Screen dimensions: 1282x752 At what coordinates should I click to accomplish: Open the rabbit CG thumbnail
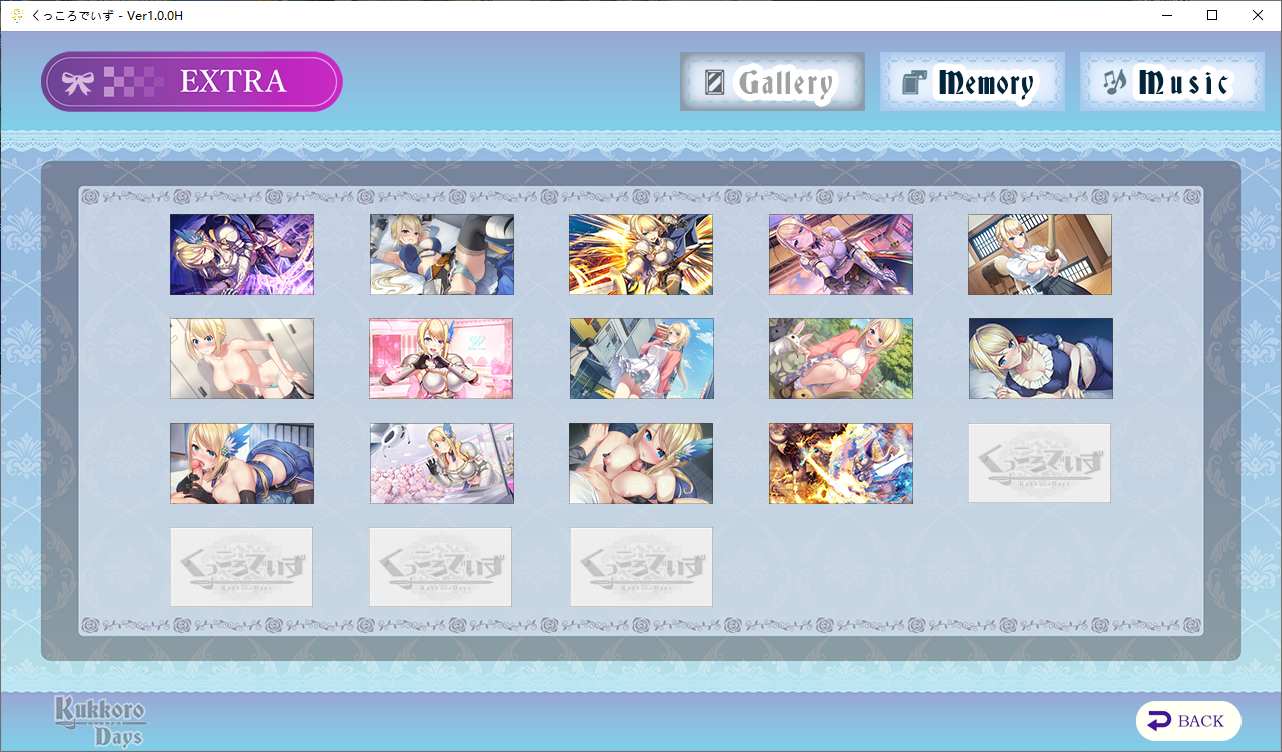pos(840,358)
